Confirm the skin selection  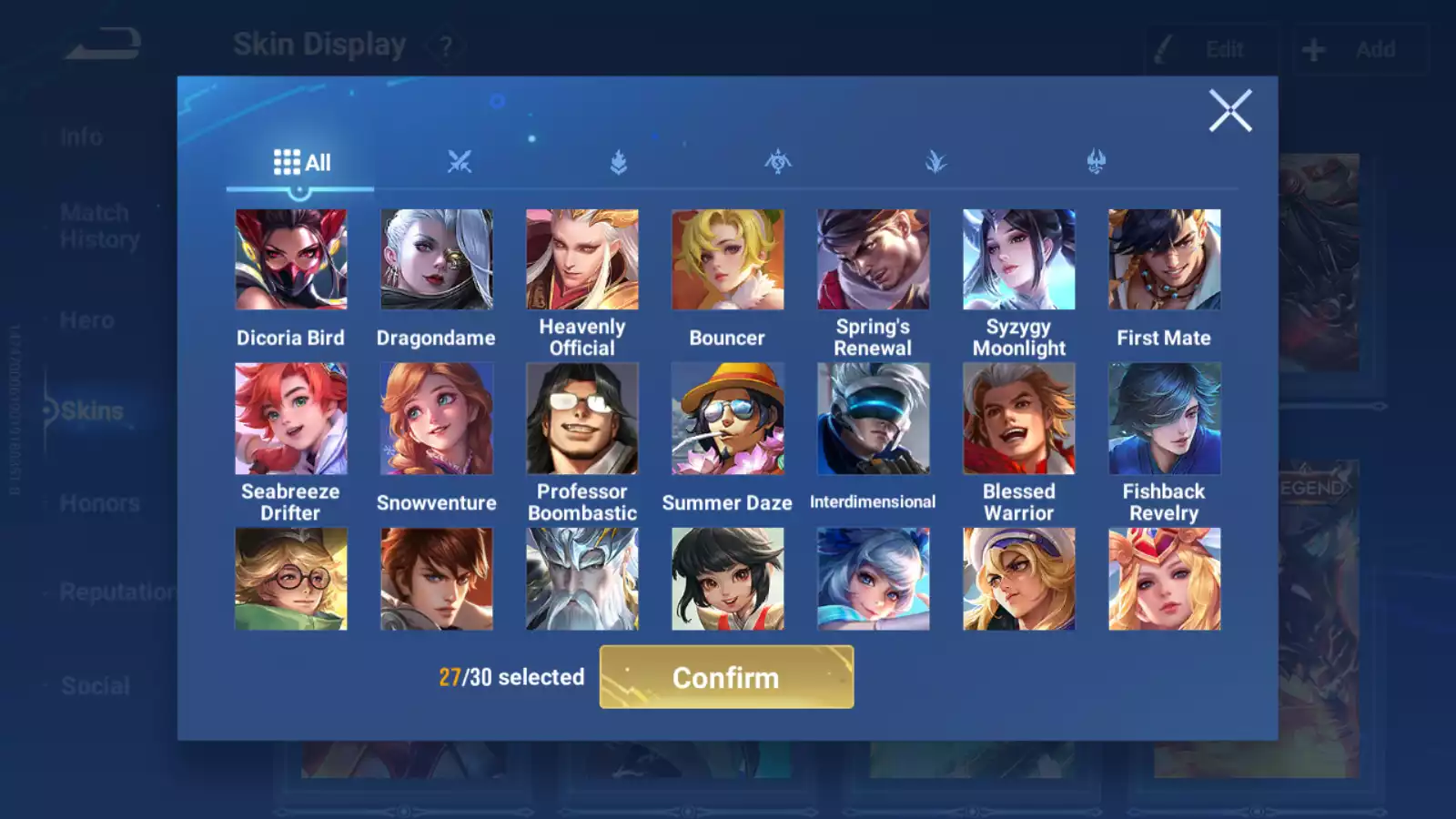[726, 677]
